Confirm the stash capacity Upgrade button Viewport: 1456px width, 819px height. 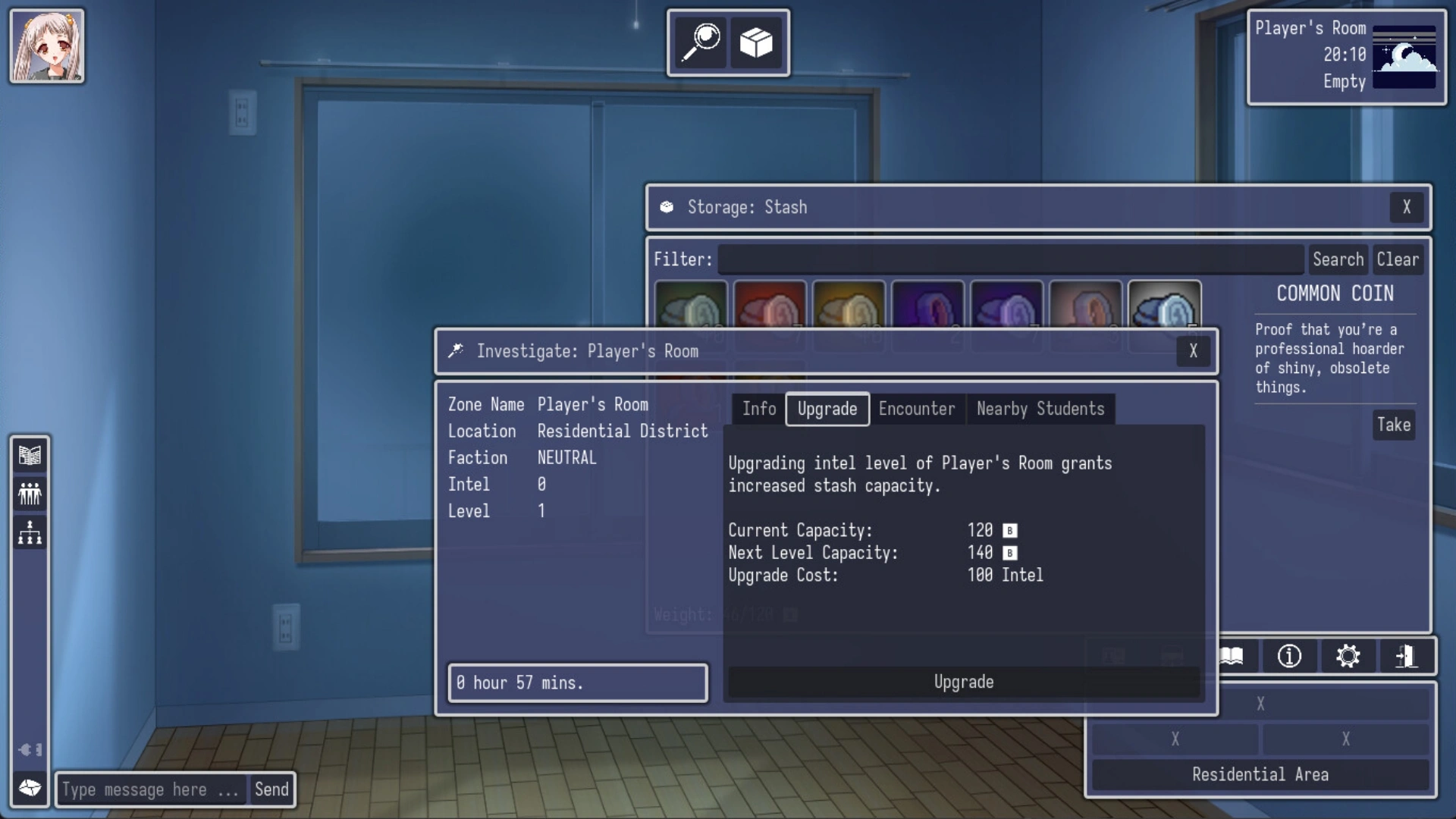pyautogui.click(x=963, y=682)
